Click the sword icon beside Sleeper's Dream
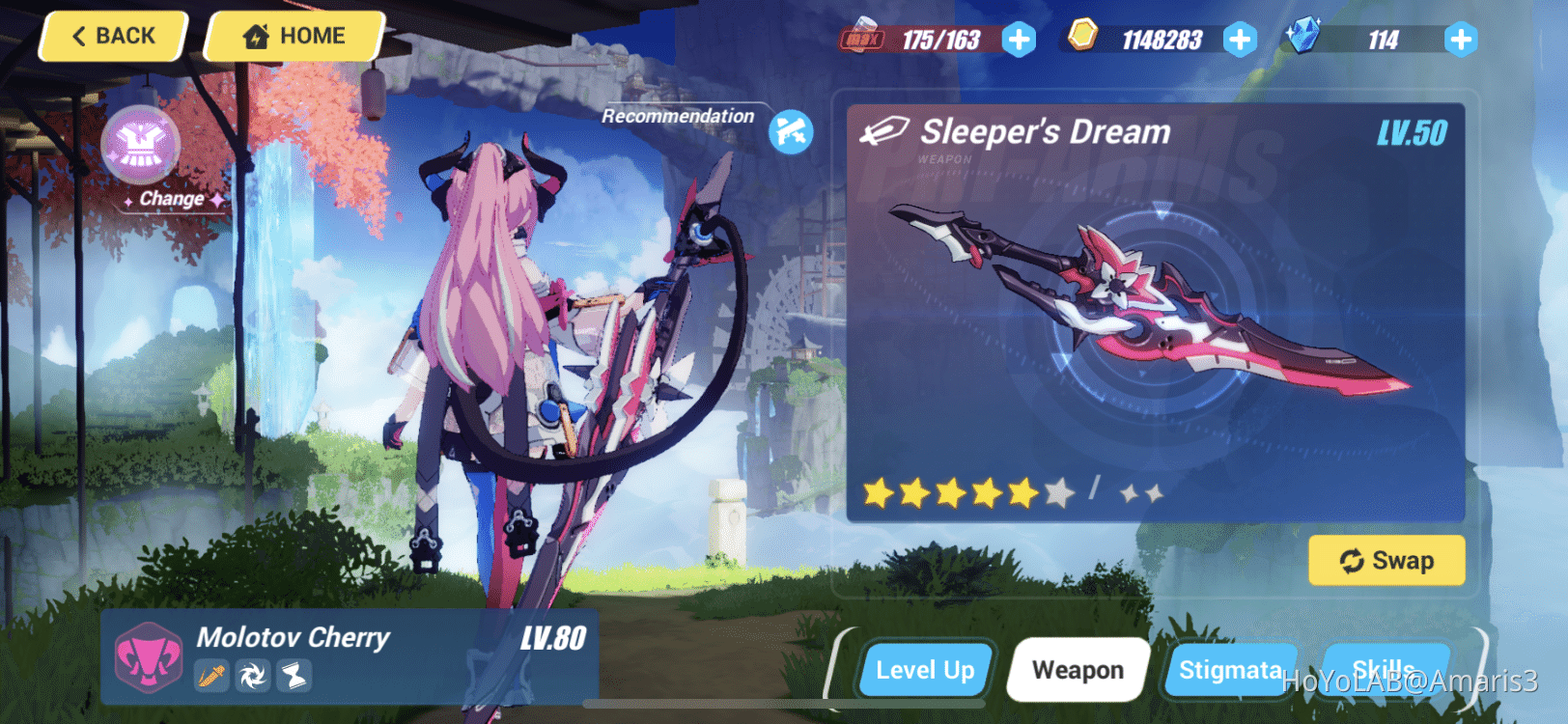Image resolution: width=1568 pixels, height=724 pixels. [x=884, y=128]
